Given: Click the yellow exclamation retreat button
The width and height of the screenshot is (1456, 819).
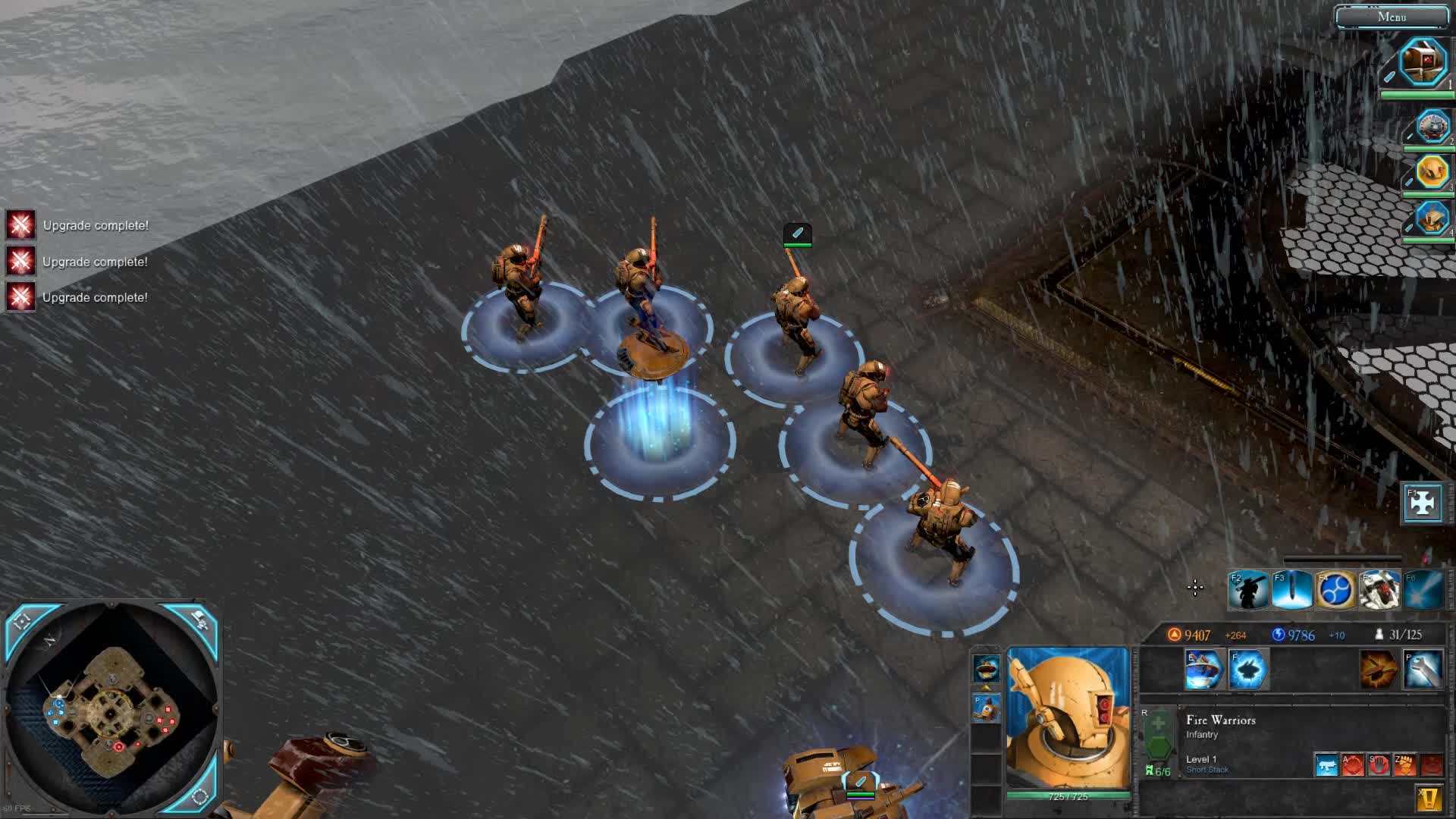Looking at the screenshot, I should tap(1429, 799).
